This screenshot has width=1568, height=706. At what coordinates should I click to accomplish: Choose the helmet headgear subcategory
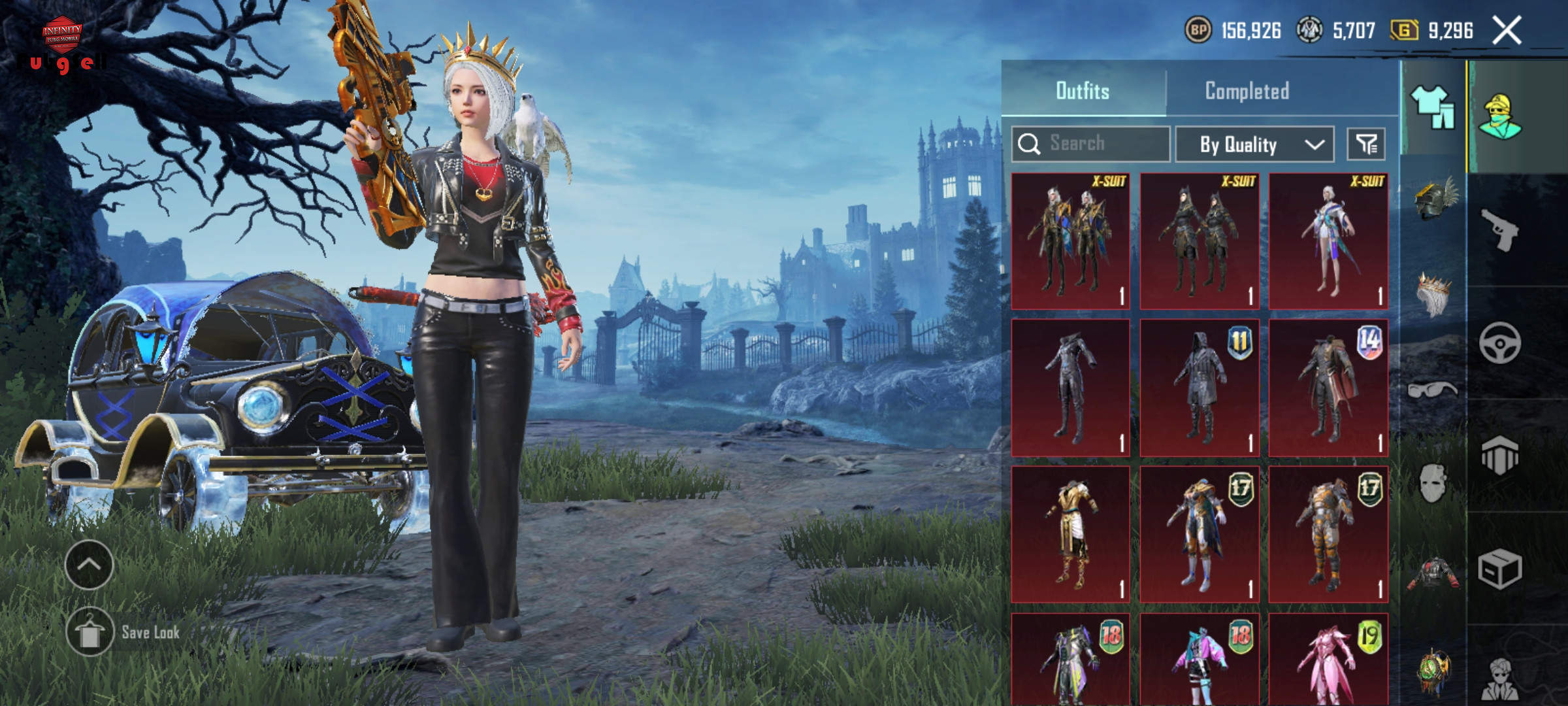click(x=1433, y=197)
